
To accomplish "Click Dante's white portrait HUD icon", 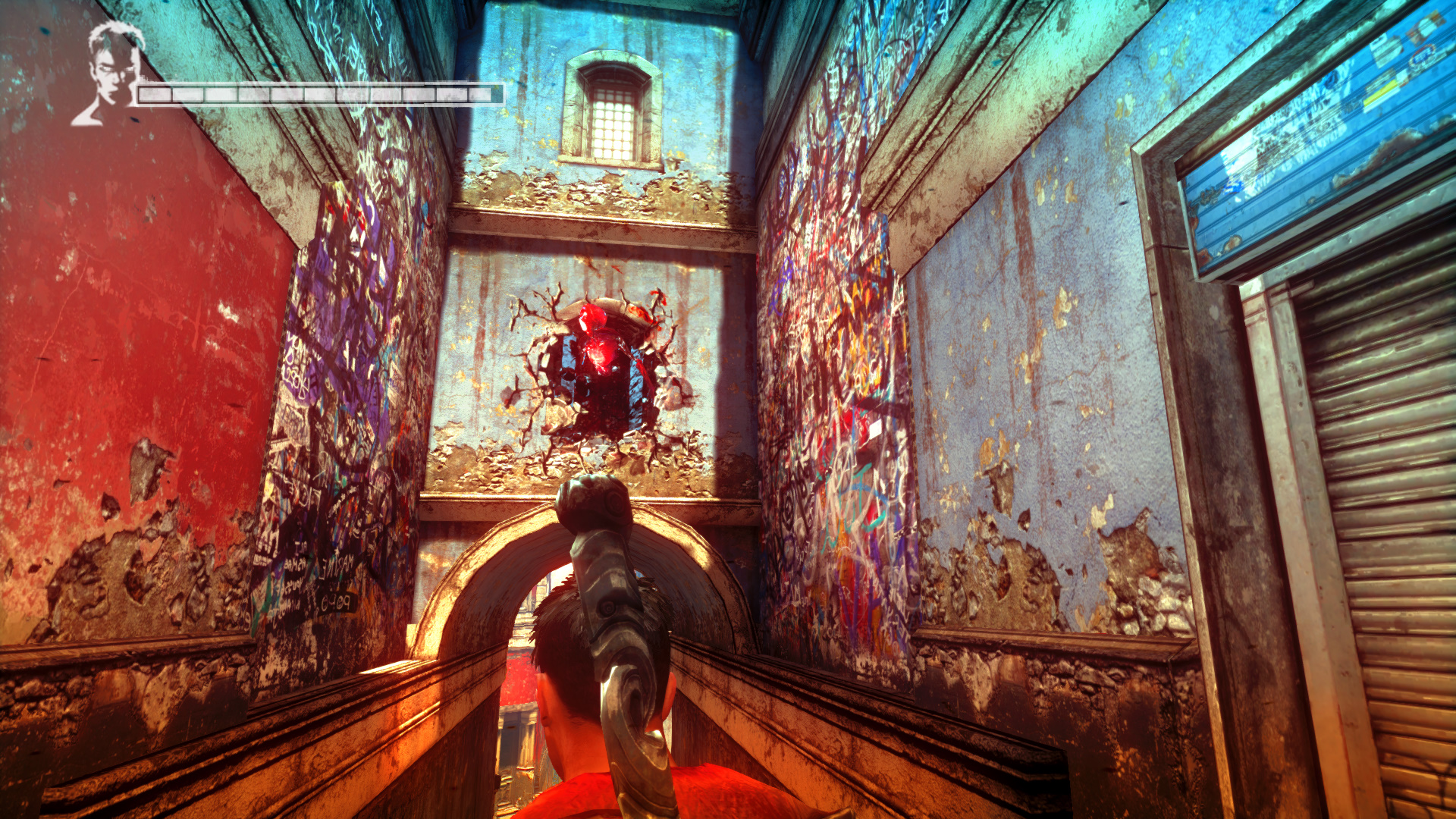I will [111, 74].
